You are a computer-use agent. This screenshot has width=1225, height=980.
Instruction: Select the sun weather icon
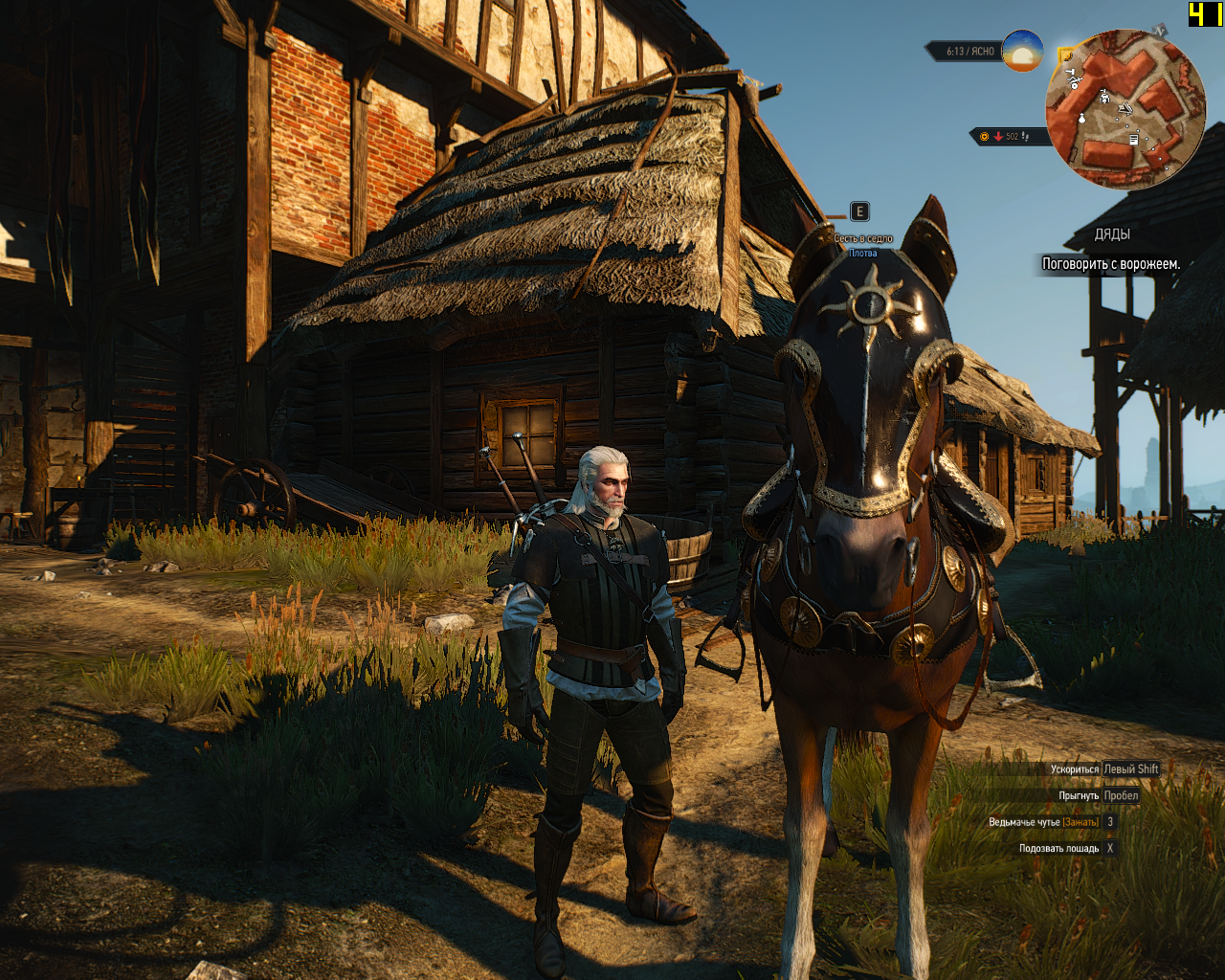tap(1022, 51)
